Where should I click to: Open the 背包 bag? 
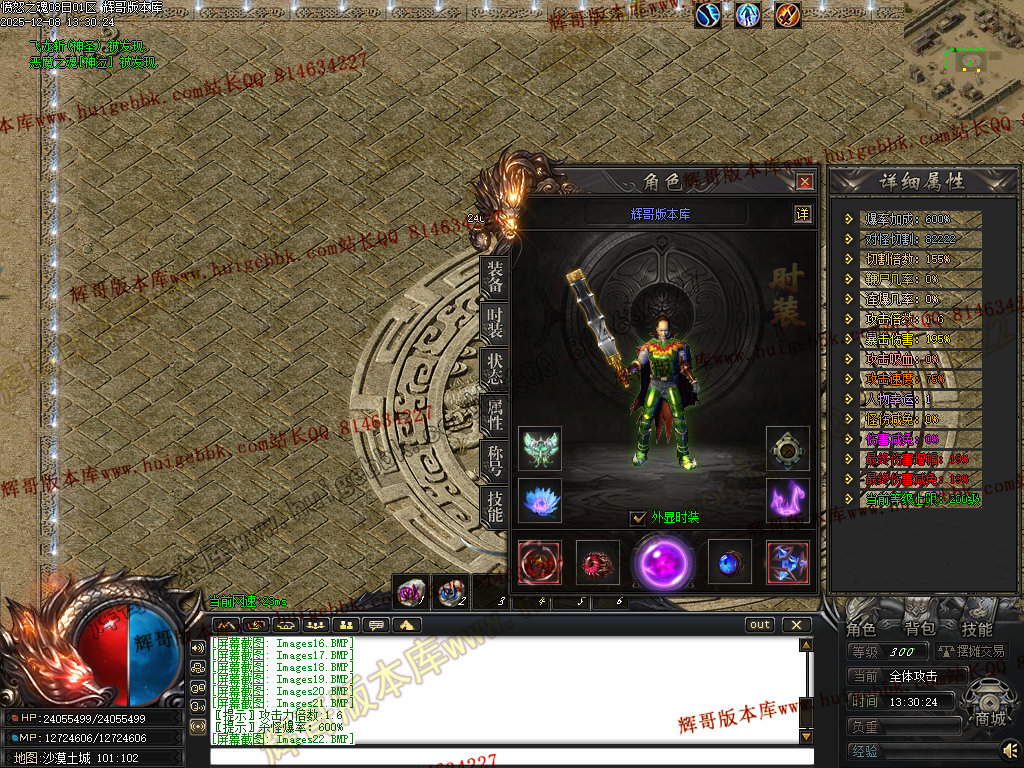919,629
